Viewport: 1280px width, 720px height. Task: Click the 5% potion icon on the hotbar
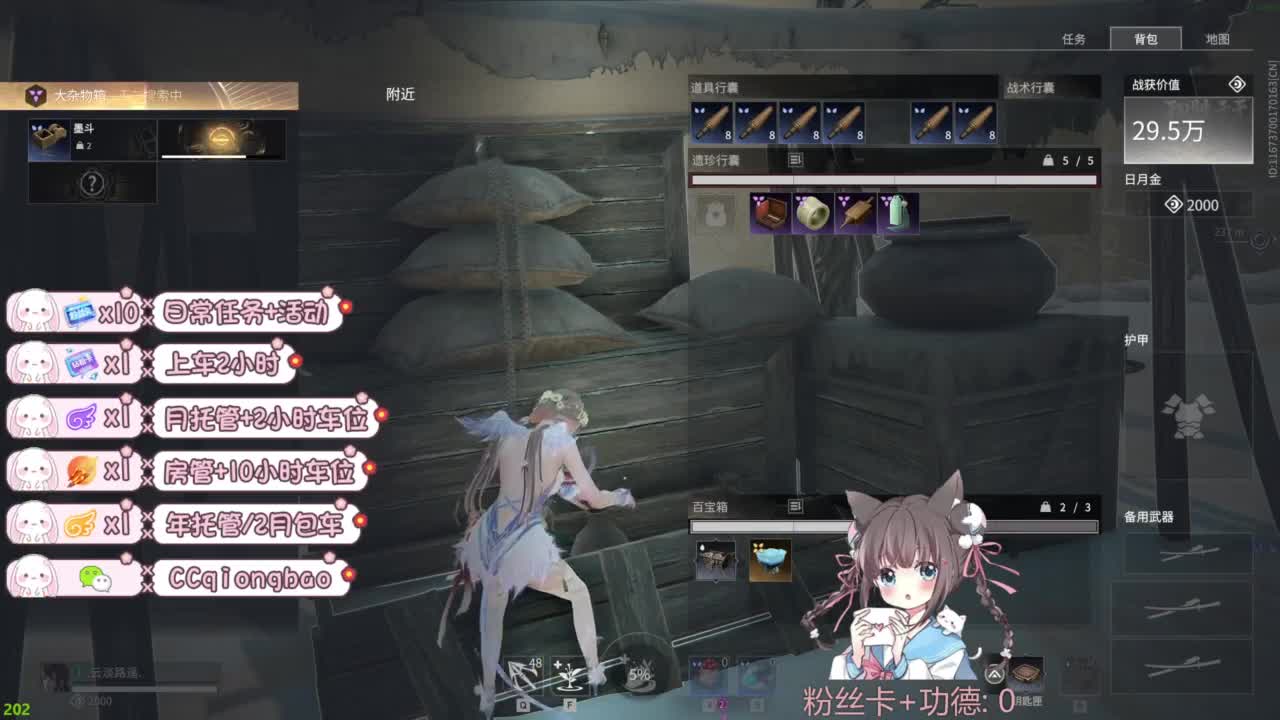[x=641, y=672]
